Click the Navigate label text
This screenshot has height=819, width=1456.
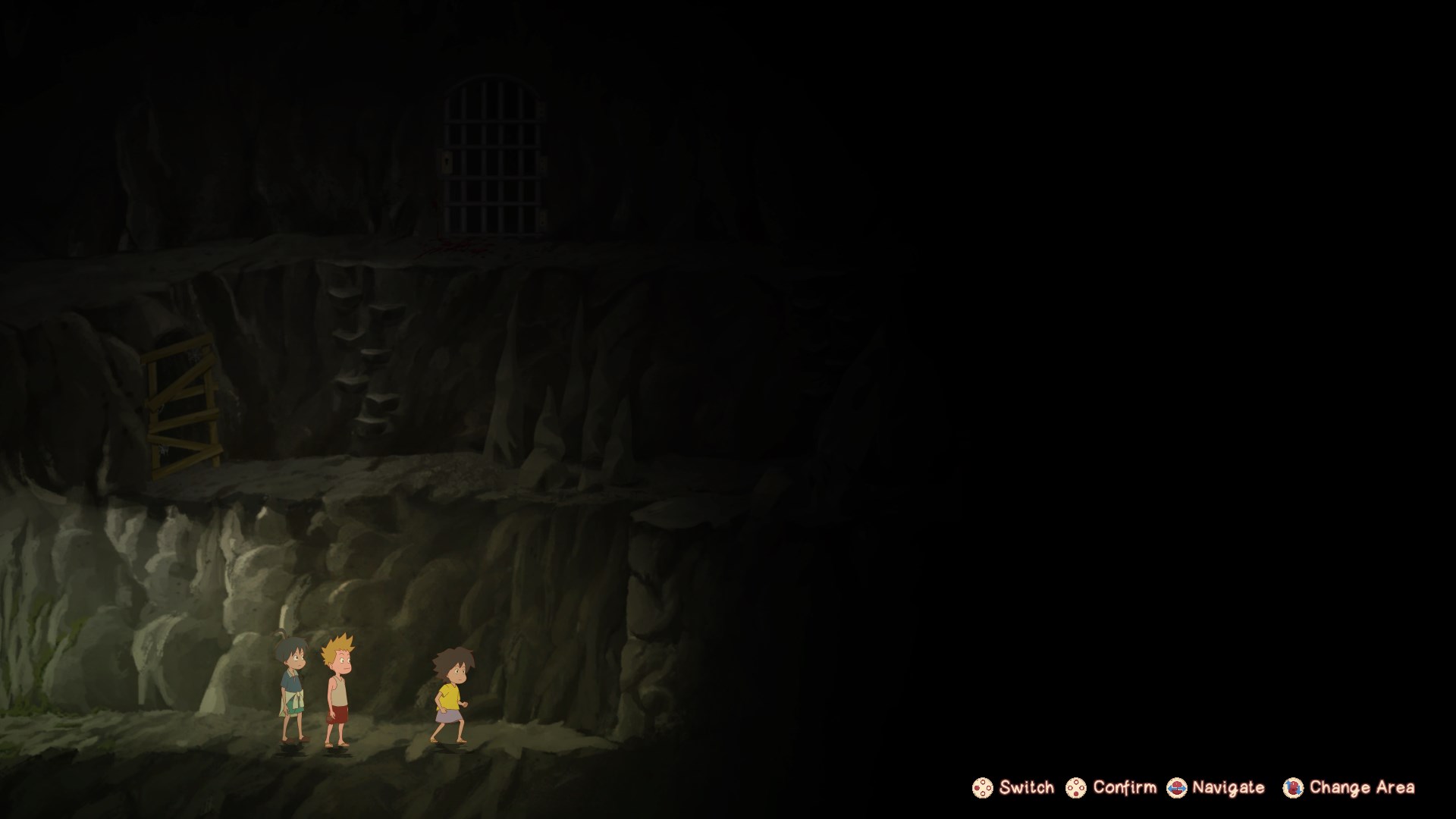click(1226, 787)
